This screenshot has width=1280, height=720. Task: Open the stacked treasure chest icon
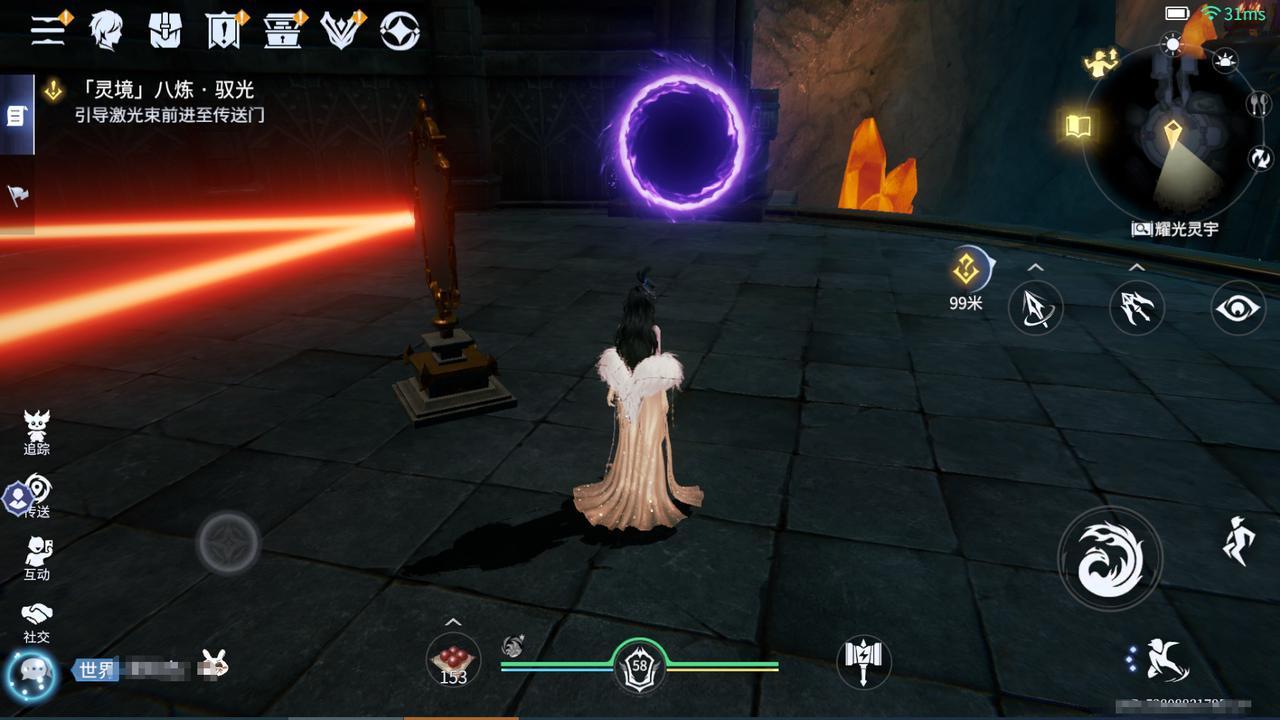click(x=283, y=30)
